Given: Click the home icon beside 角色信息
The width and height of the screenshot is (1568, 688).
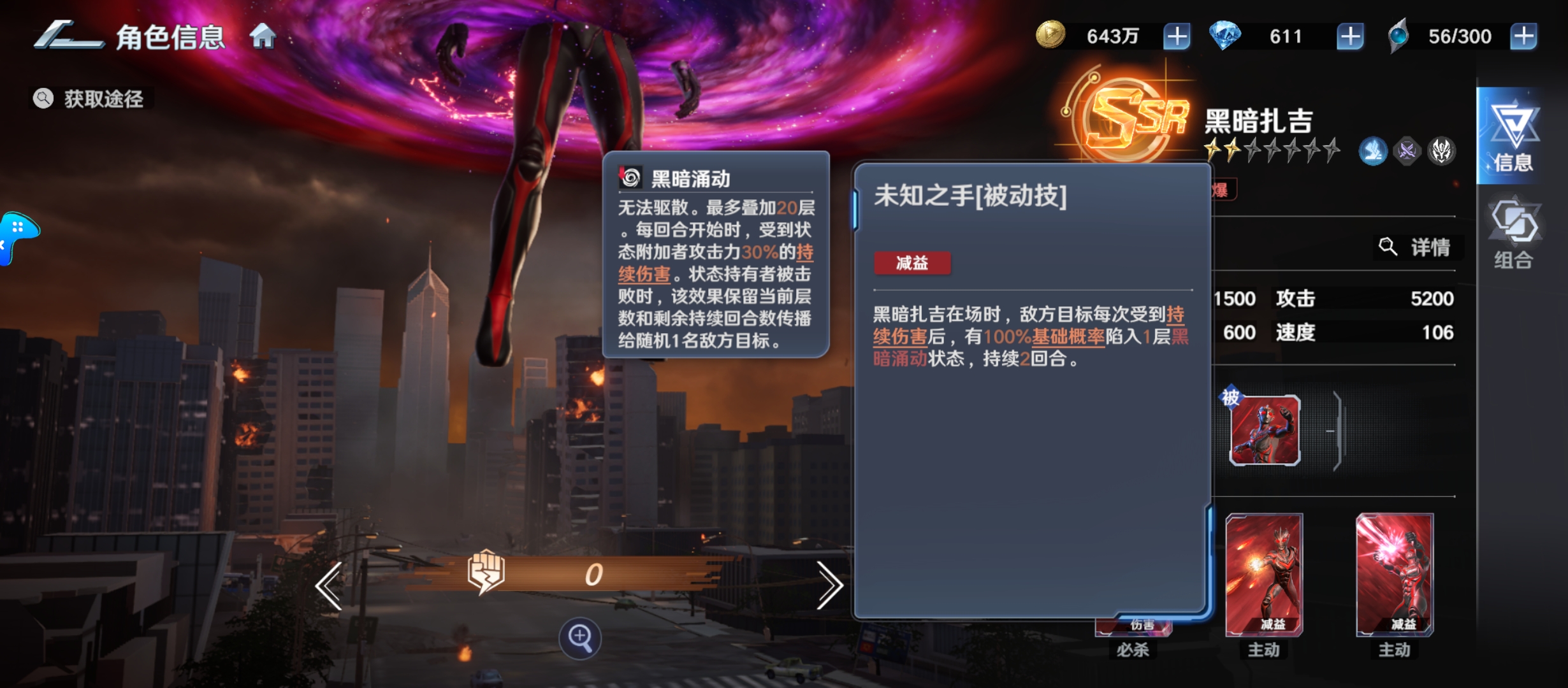Looking at the screenshot, I should pos(262,37).
